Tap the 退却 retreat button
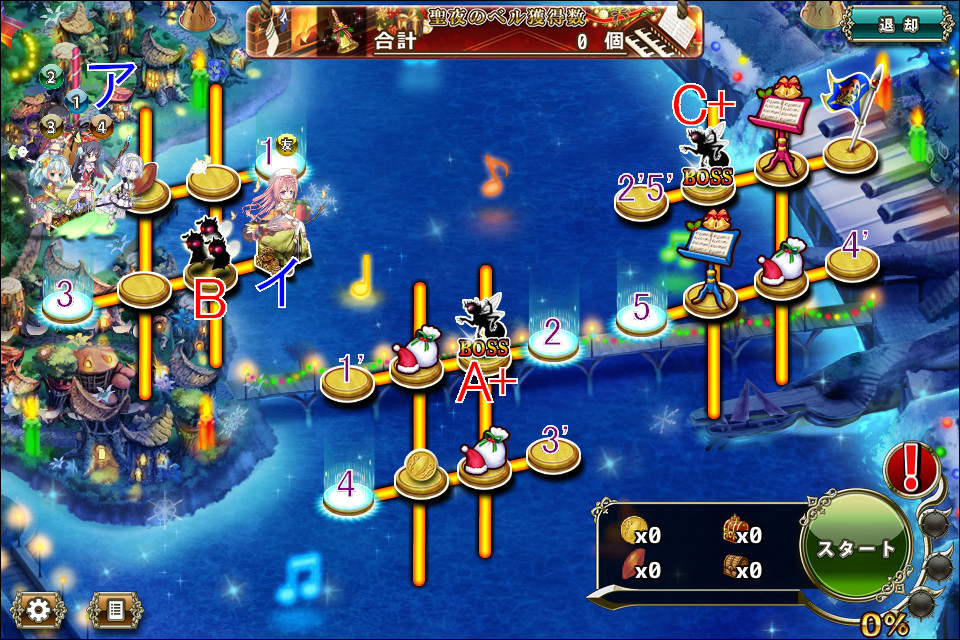The height and width of the screenshot is (640, 960). (x=895, y=24)
